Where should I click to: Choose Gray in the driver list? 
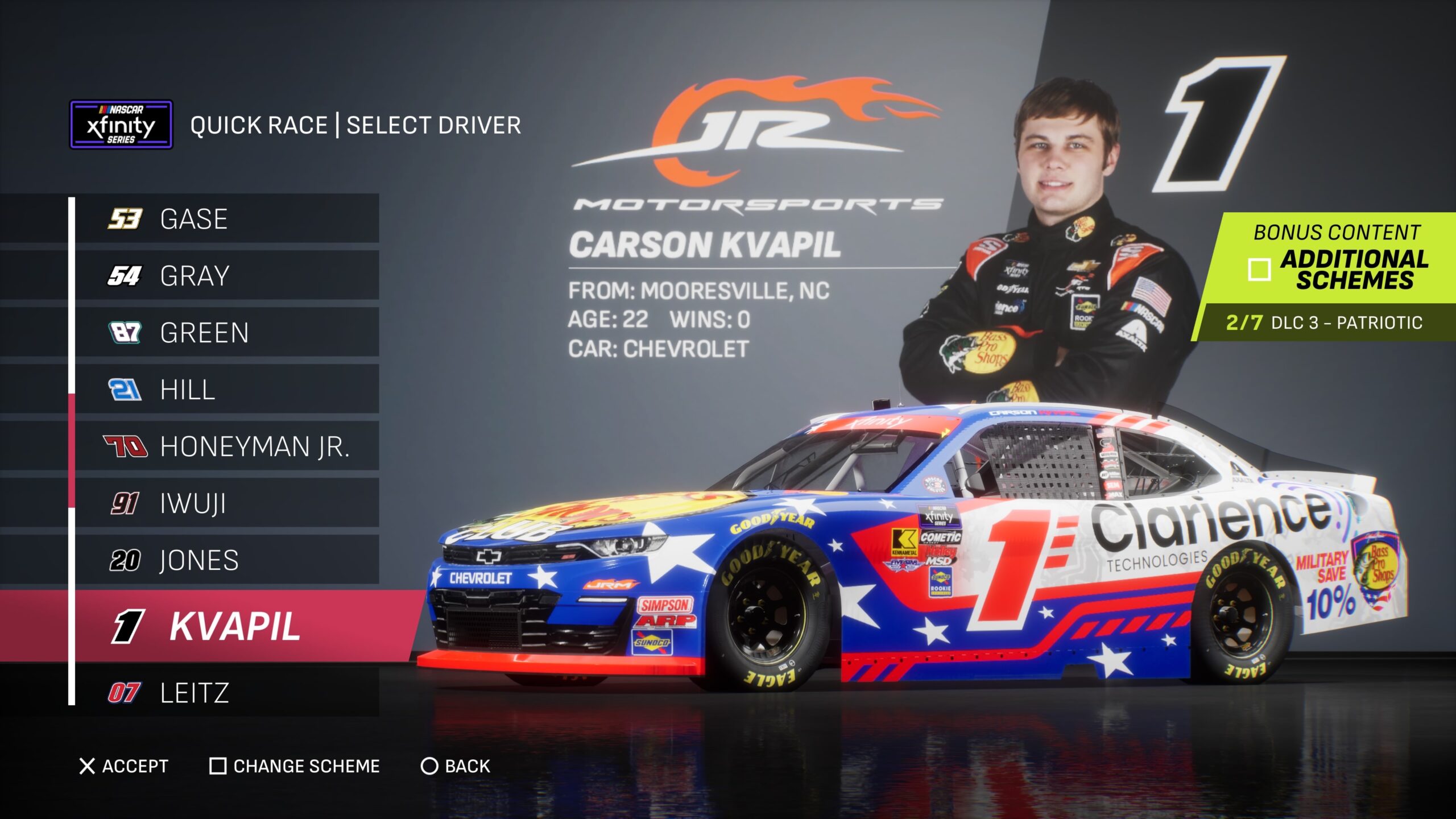226,276
